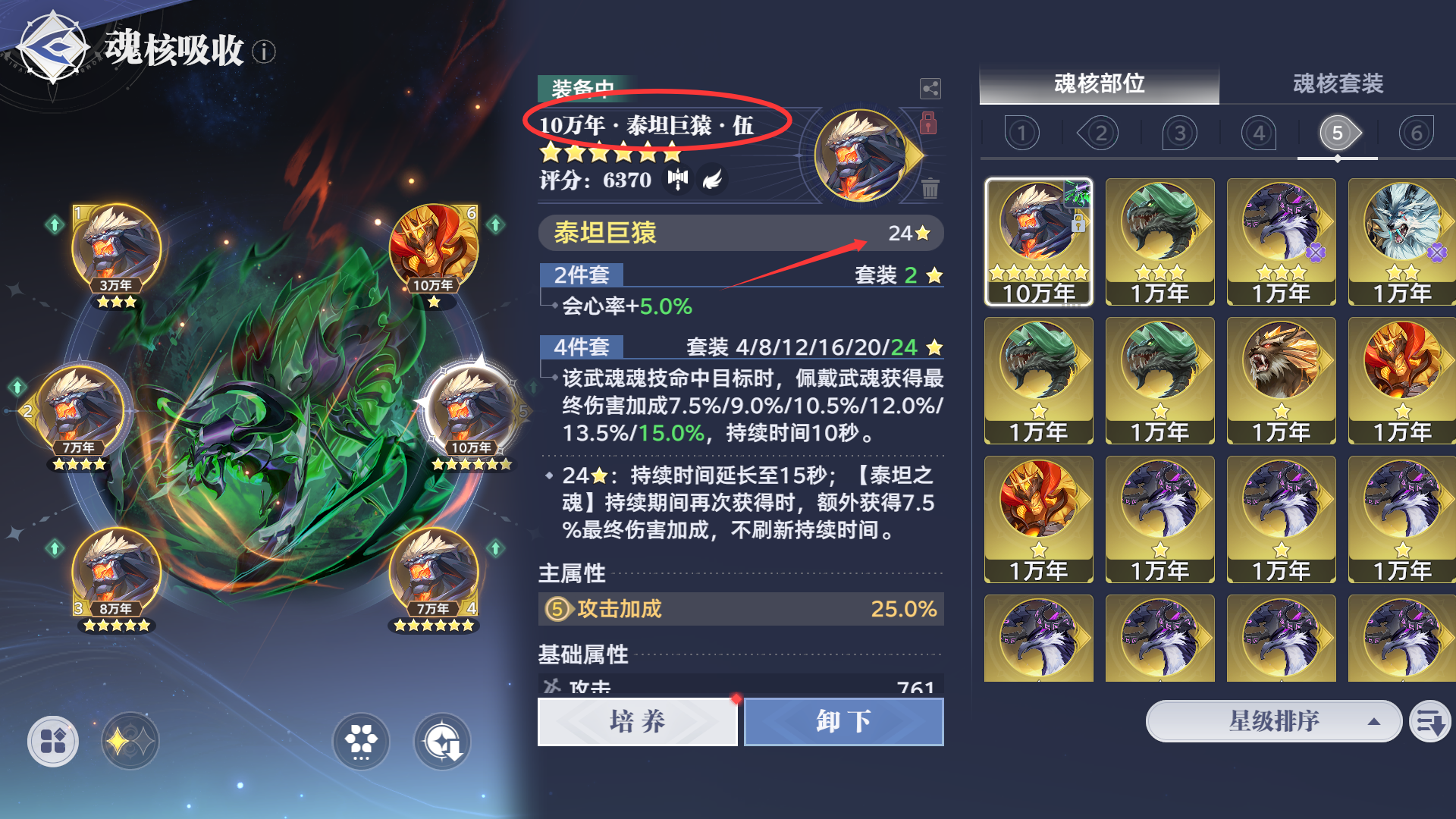Click the left chevron beside slot tab ②
The image size is (1456, 819).
(x=1080, y=132)
